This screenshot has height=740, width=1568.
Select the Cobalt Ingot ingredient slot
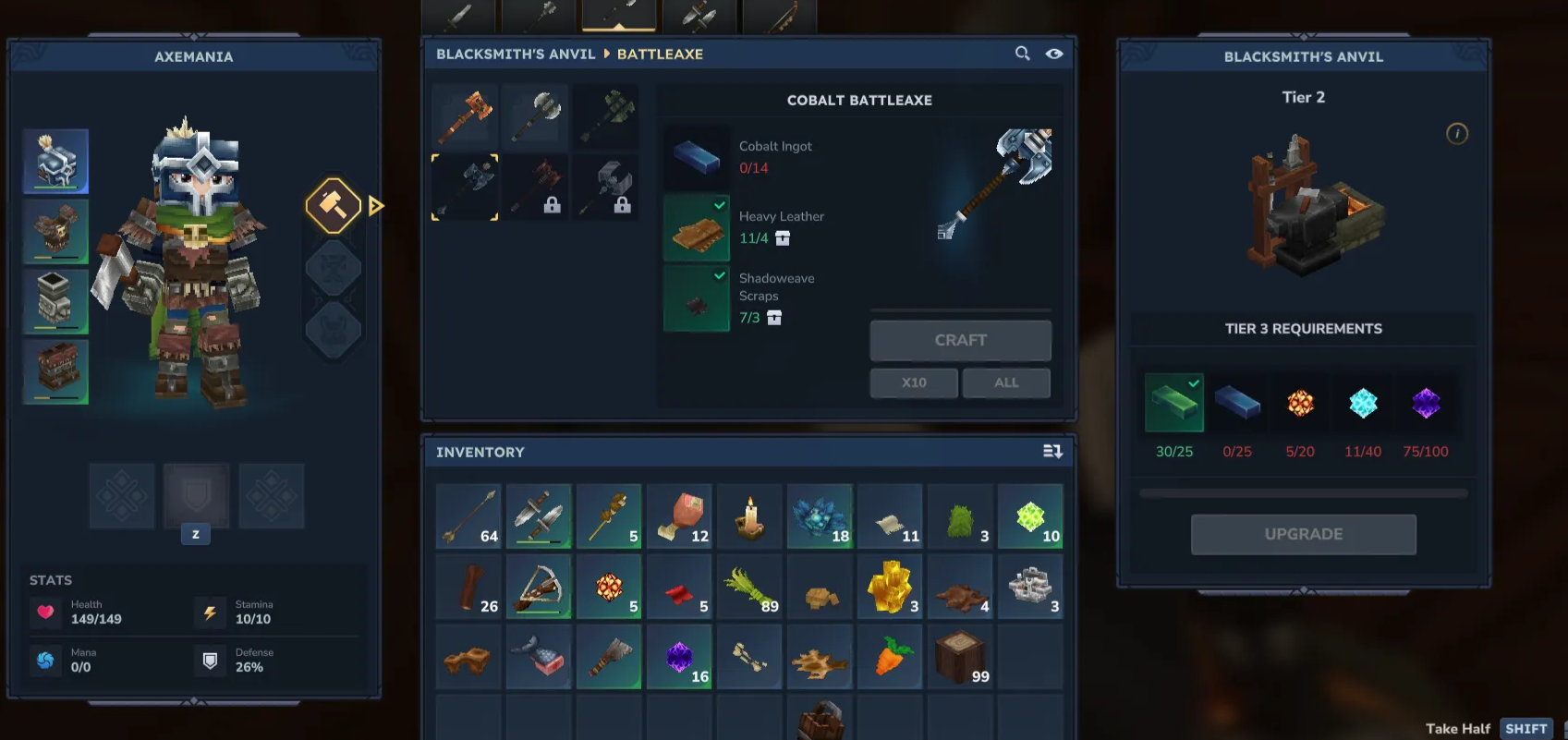point(697,157)
